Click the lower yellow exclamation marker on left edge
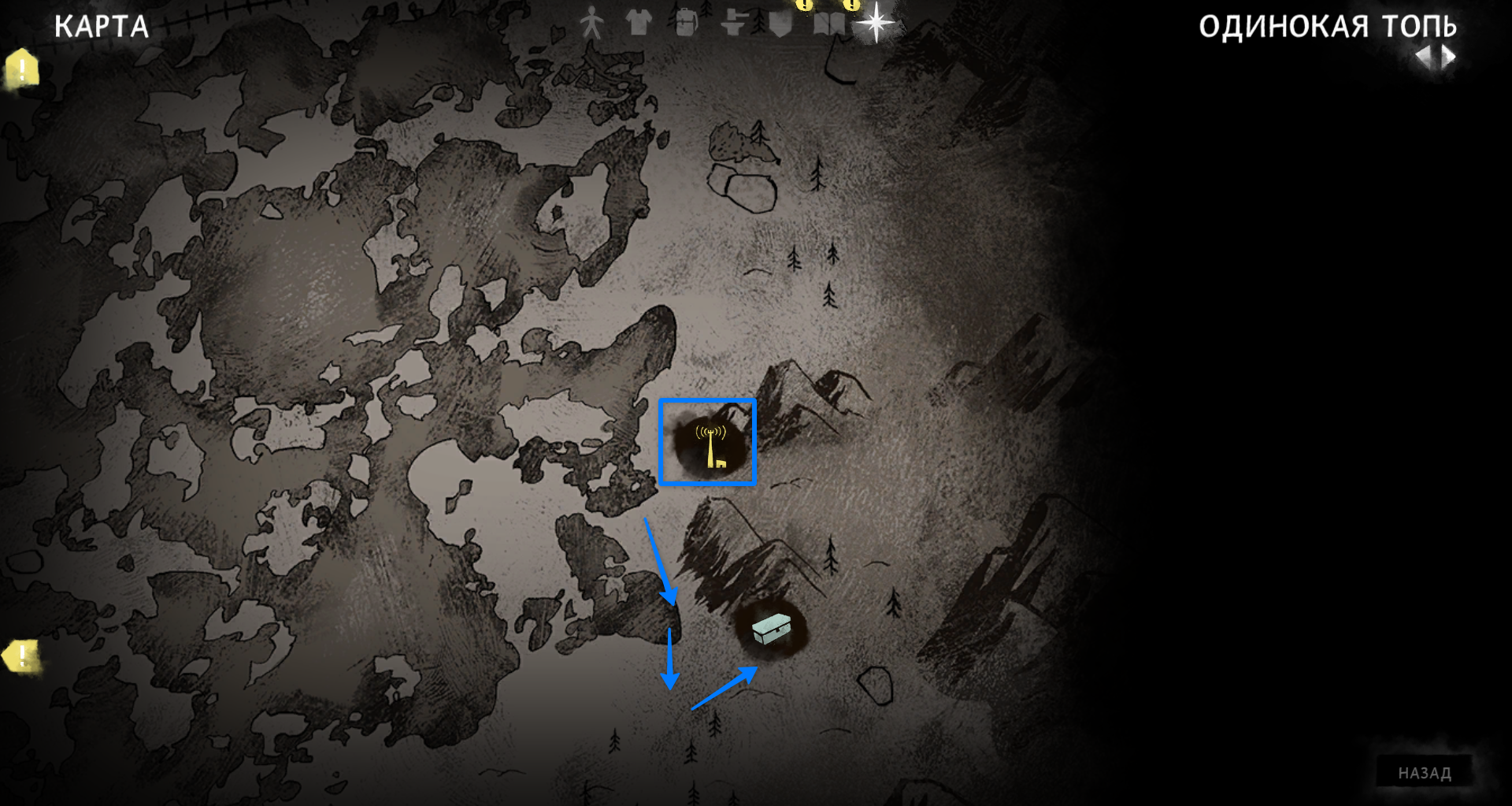This screenshot has width=1512, height=806. [x=21, y=656]
